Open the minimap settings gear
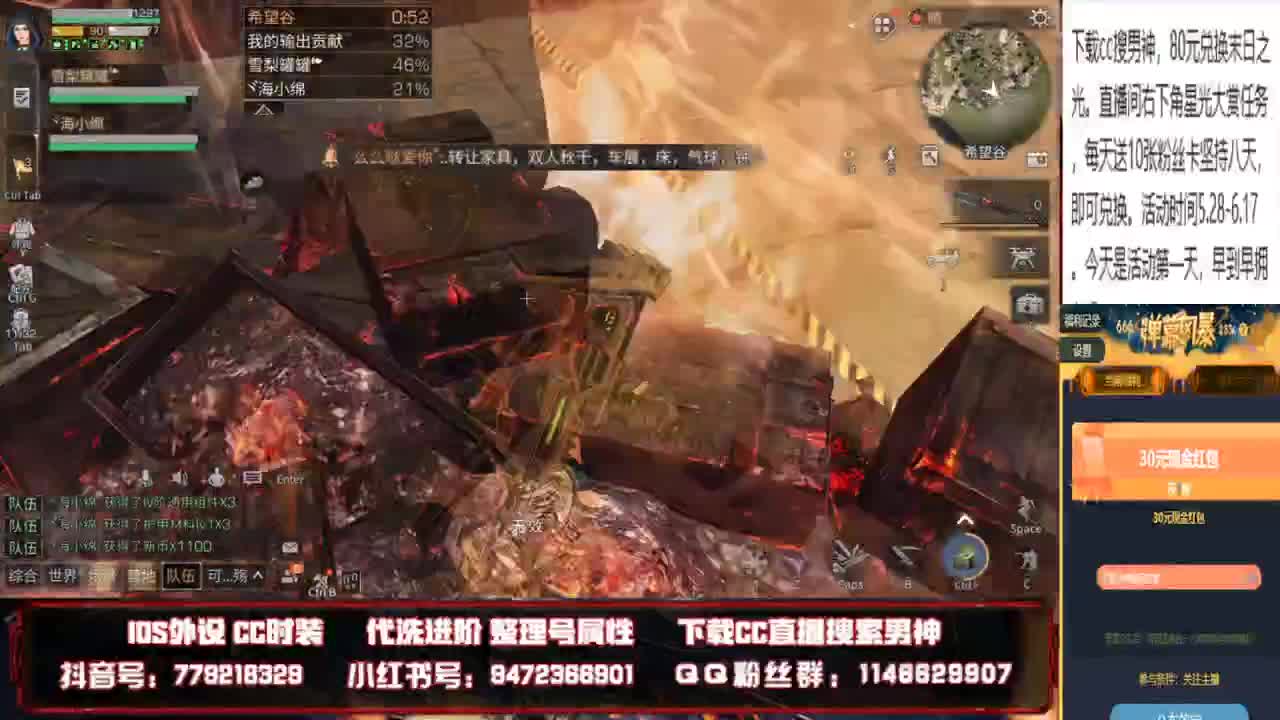The image size is (1280, 720). [x=1038, y=19]
